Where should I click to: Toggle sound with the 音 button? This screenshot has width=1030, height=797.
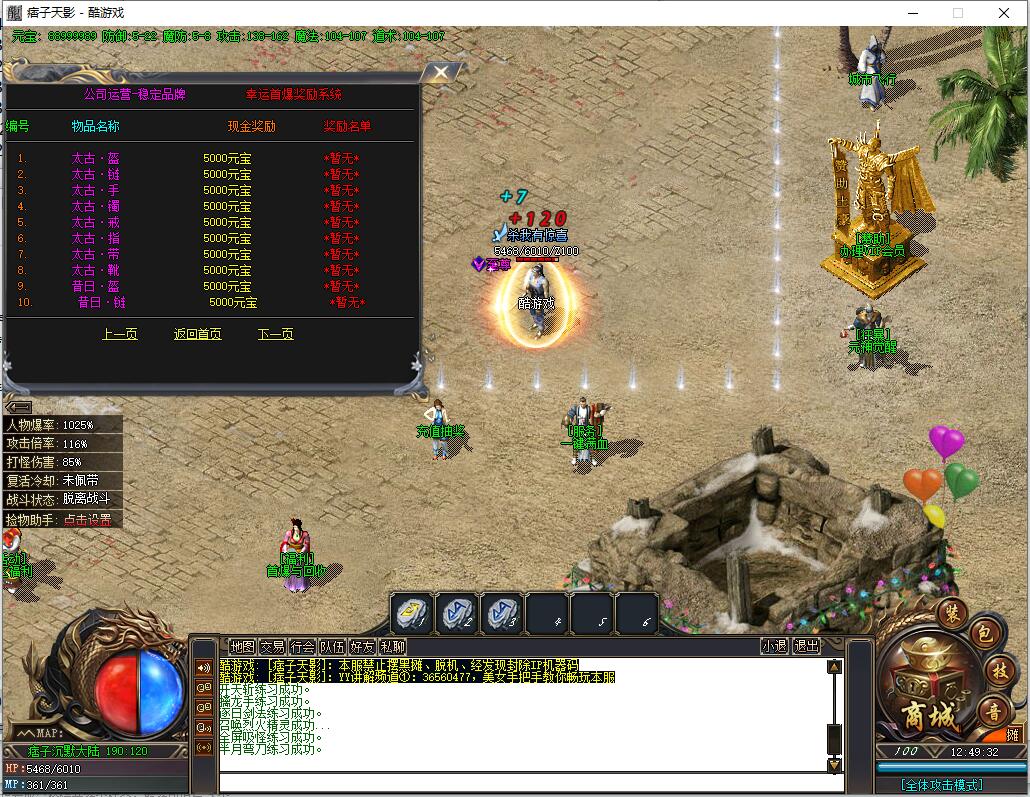994,712
